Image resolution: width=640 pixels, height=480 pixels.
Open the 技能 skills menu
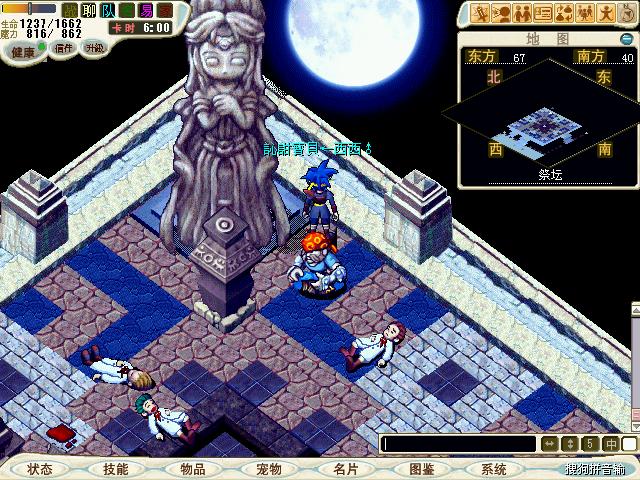coord(116,468)
